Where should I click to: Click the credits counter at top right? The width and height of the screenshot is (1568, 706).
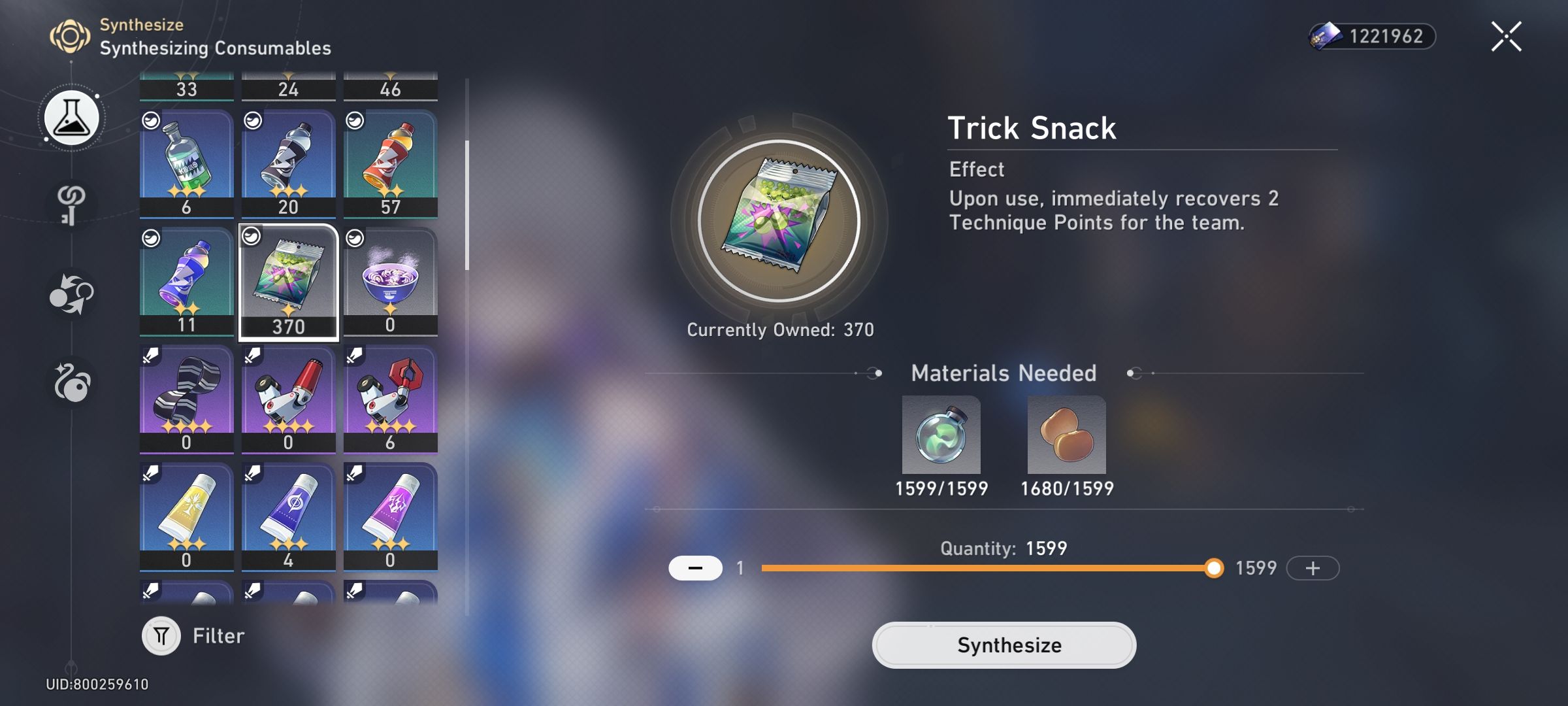pos(1372,36)
